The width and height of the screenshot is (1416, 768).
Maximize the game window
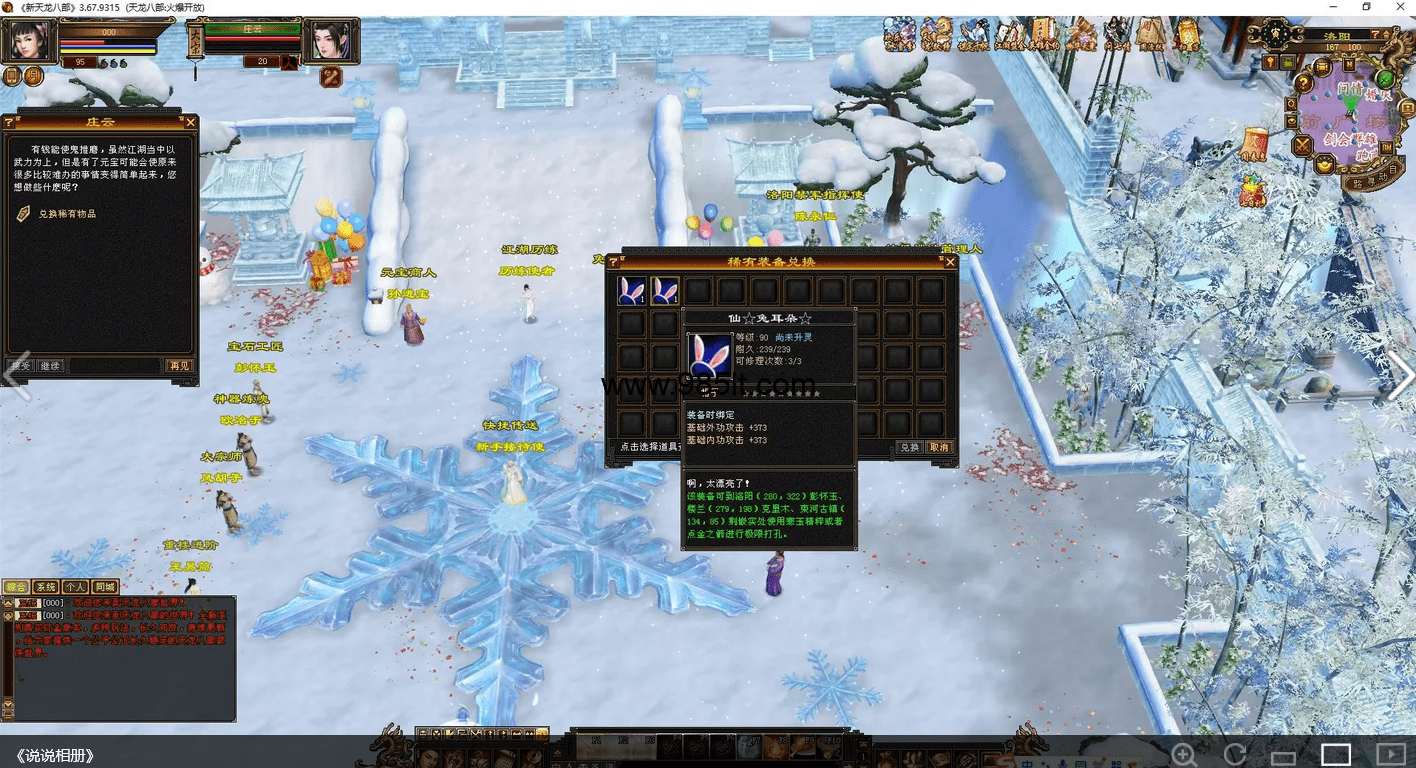[x=1367, y=7]
